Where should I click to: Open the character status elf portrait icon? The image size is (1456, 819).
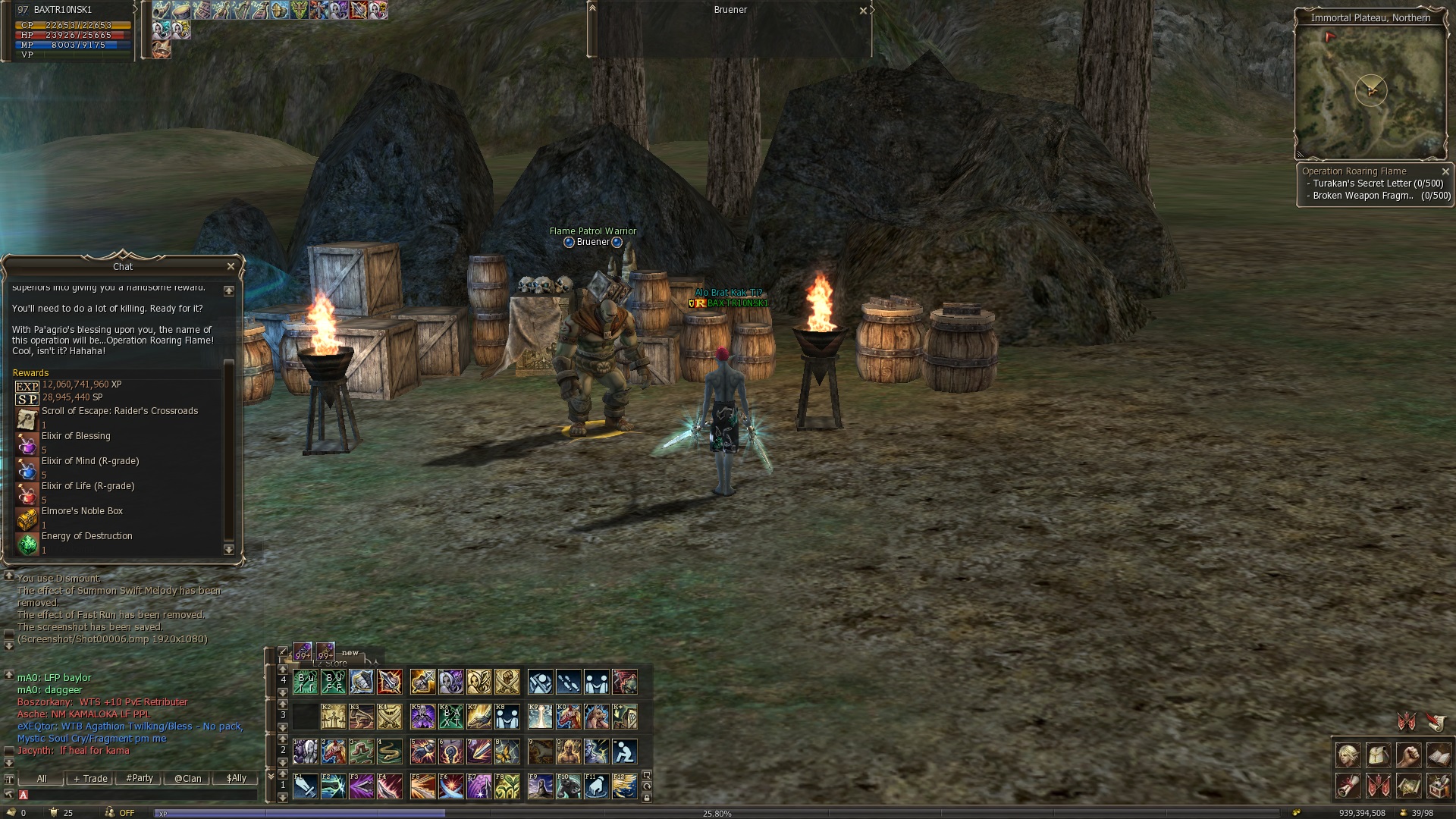click(1348, 756)
